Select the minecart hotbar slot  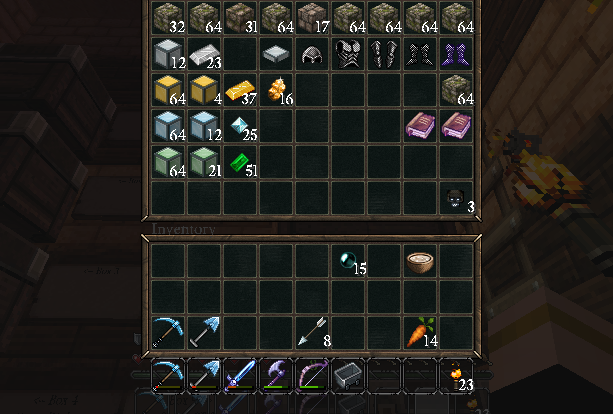[x=348, y=376]
